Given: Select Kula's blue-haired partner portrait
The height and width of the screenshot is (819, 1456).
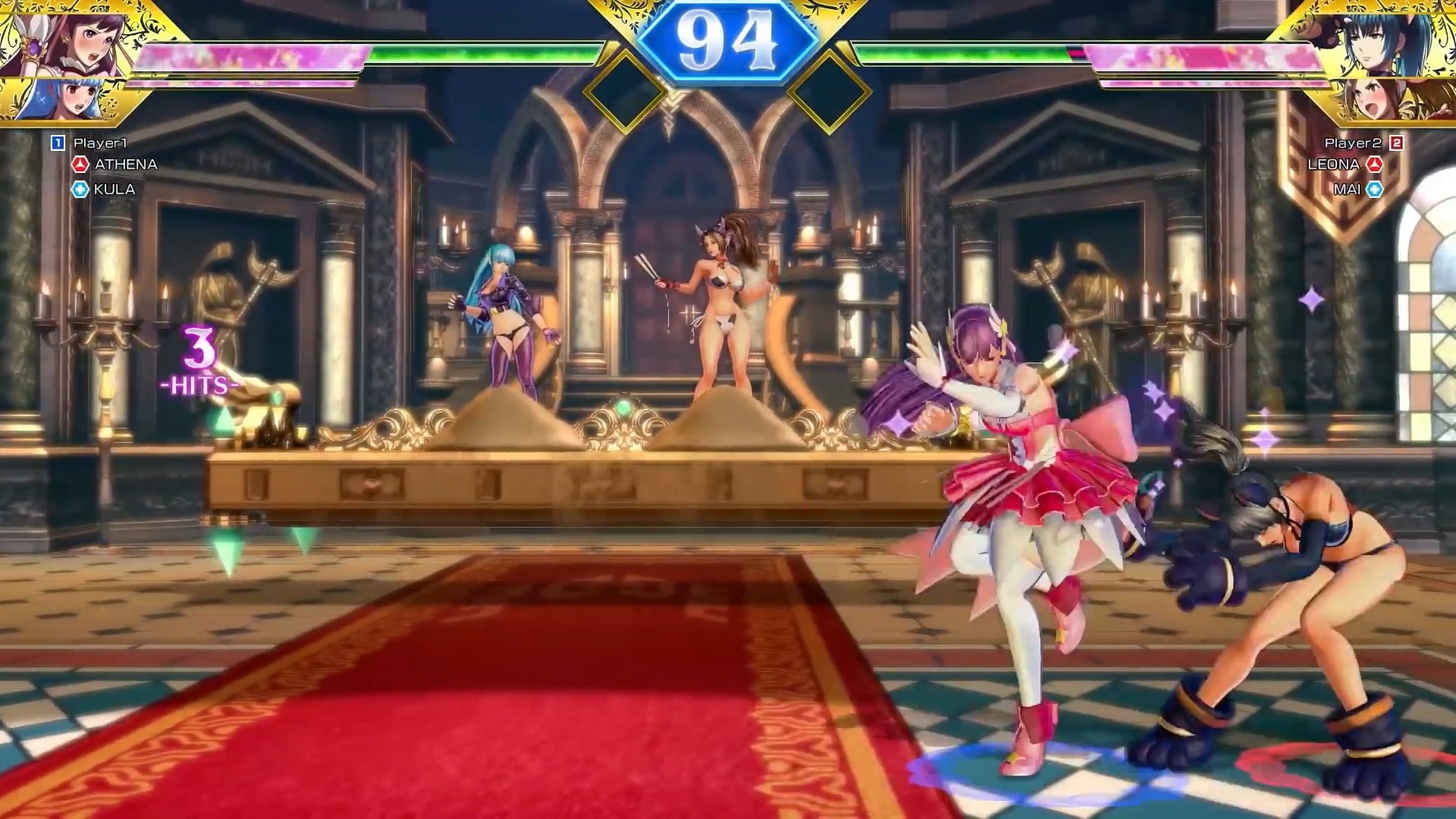Looking at the screenshot, I should tap(47, 99).
